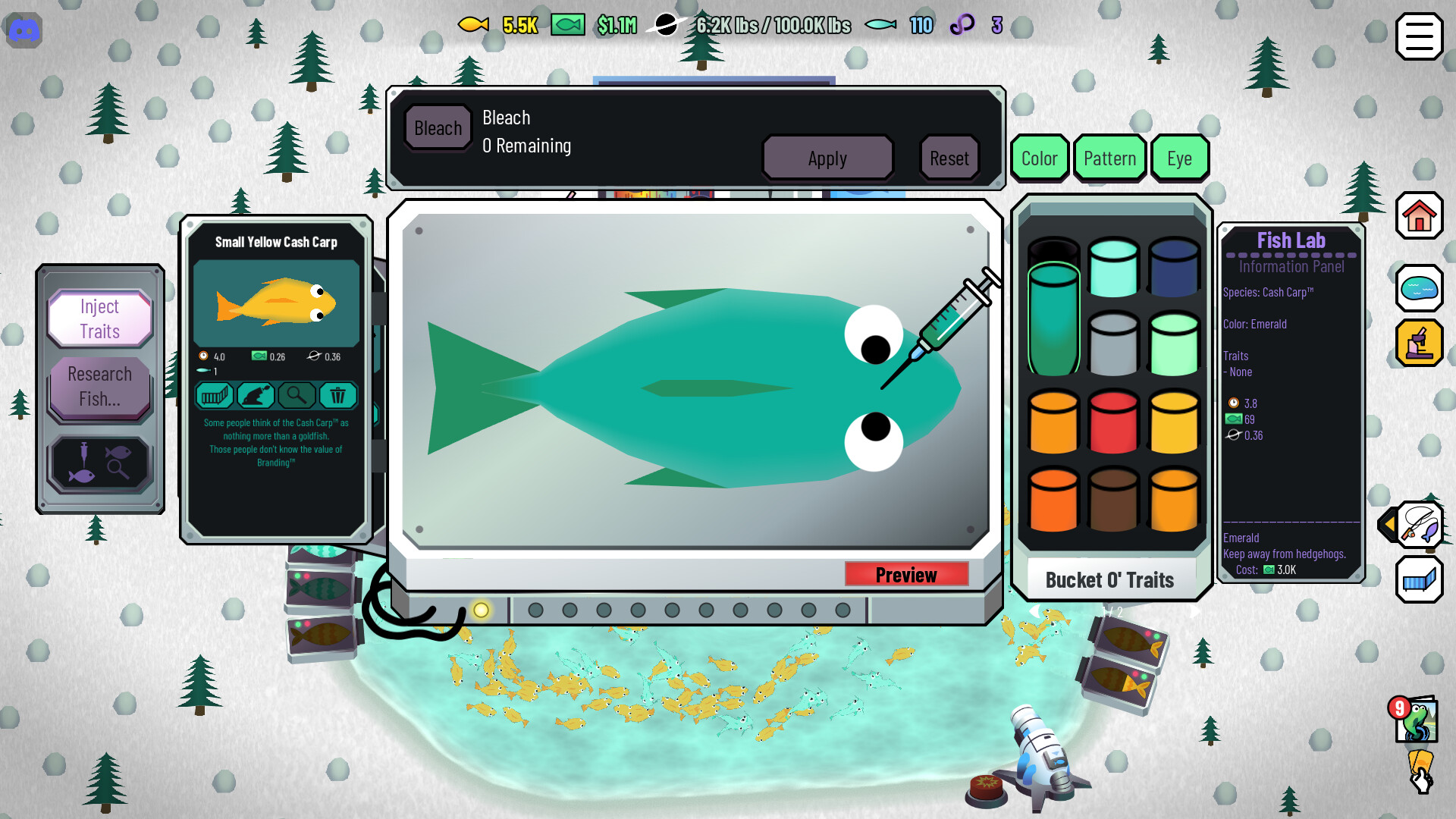Viewport: 1456px width, 819px height.
Task: Expand the hamburger menu at top right
Action: click(1419, 36)
